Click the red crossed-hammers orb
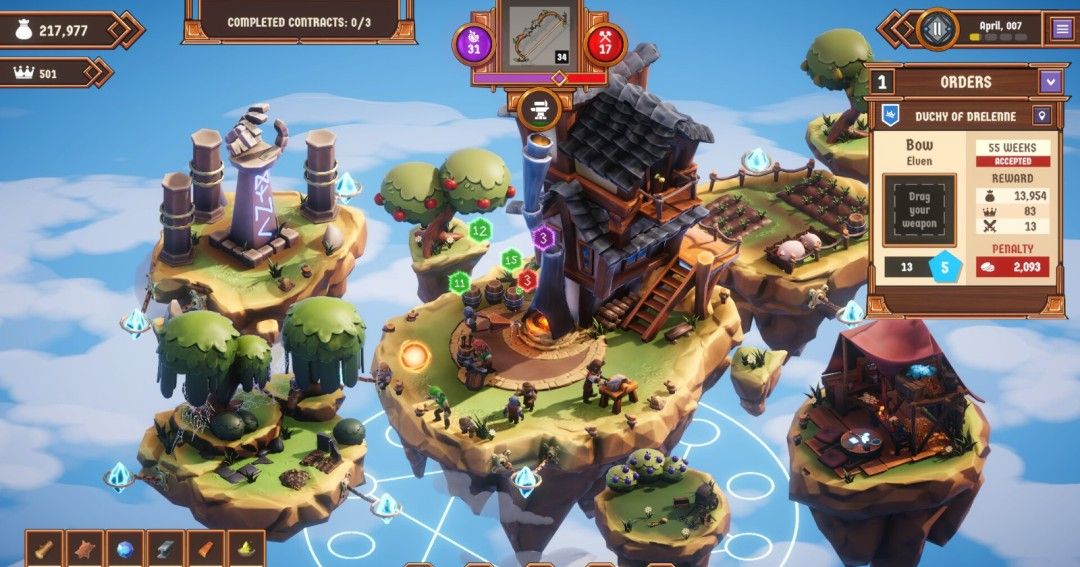The image size is (1080, 567). [x=605, y=44]
